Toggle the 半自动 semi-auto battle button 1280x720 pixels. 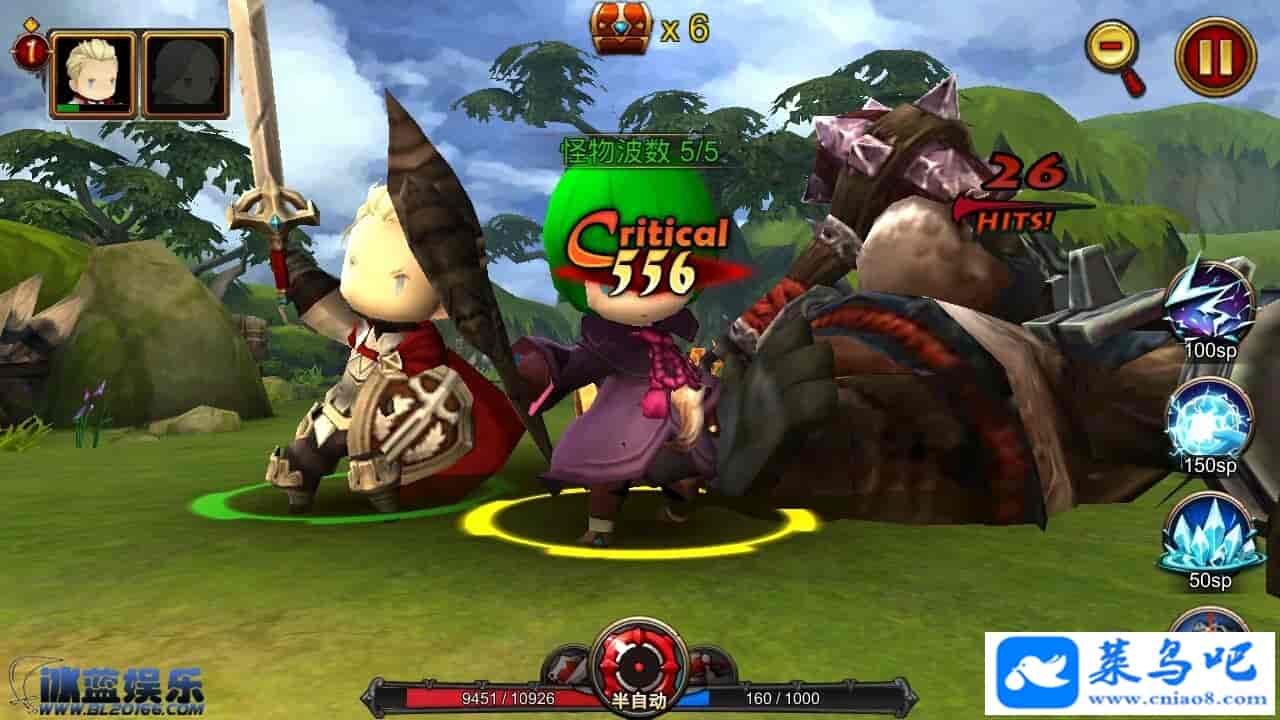(639, 665)
